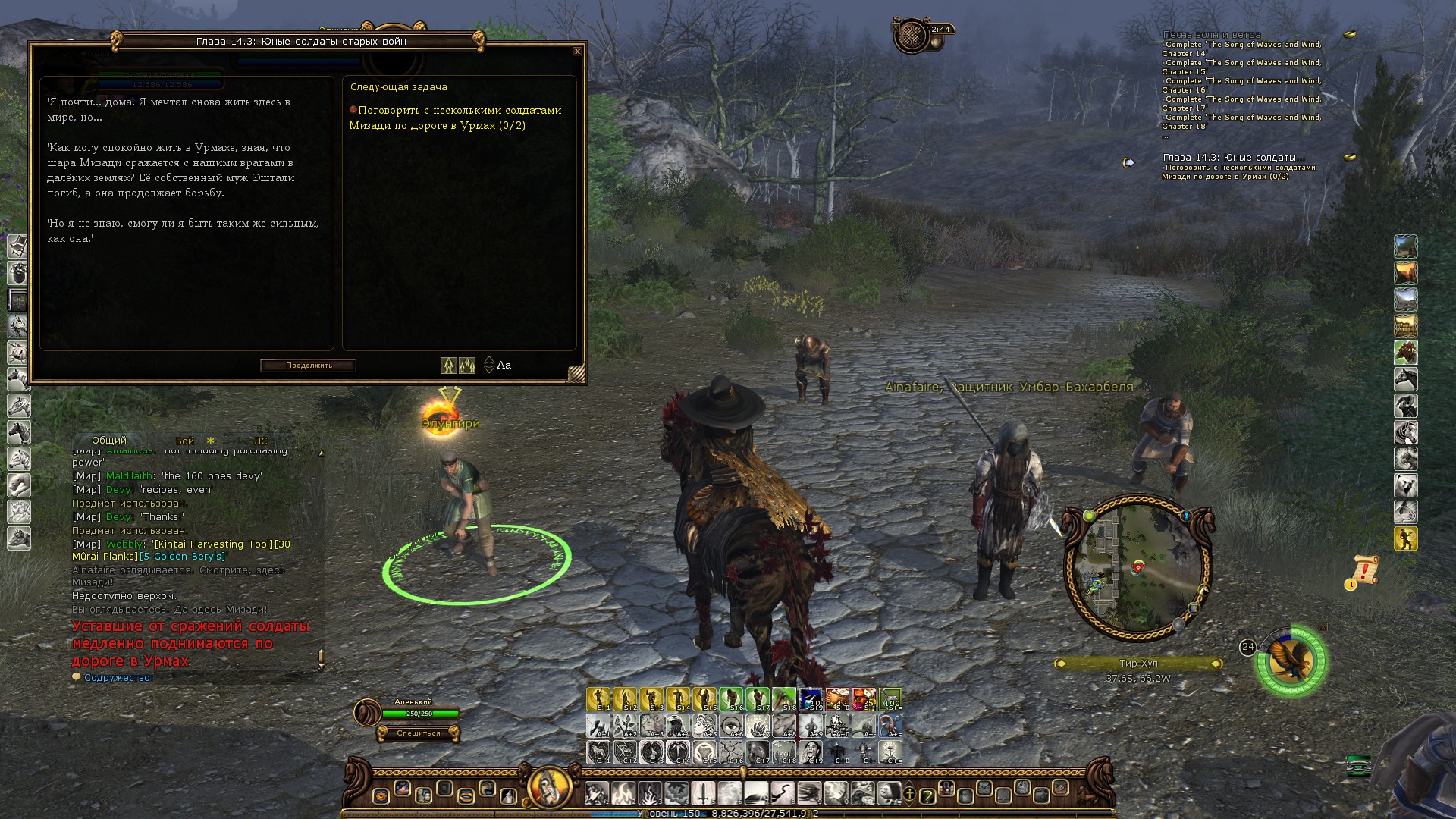Click the Продолжить button in quest dialog
The width and height of the screenshot is (1456, 819).
309,366
